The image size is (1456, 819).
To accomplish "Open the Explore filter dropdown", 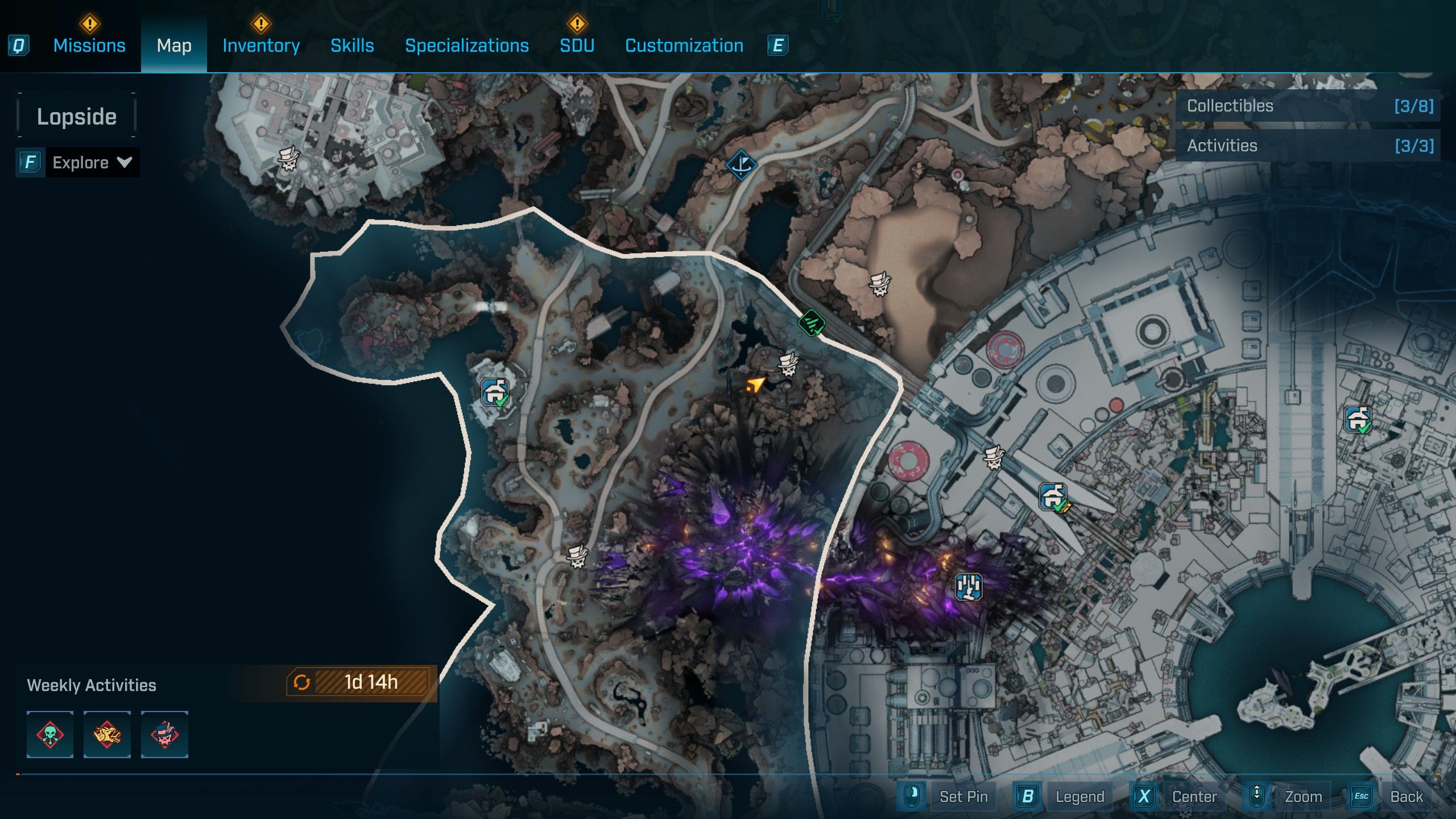I will pyautogui.click(x=91, y=163).
